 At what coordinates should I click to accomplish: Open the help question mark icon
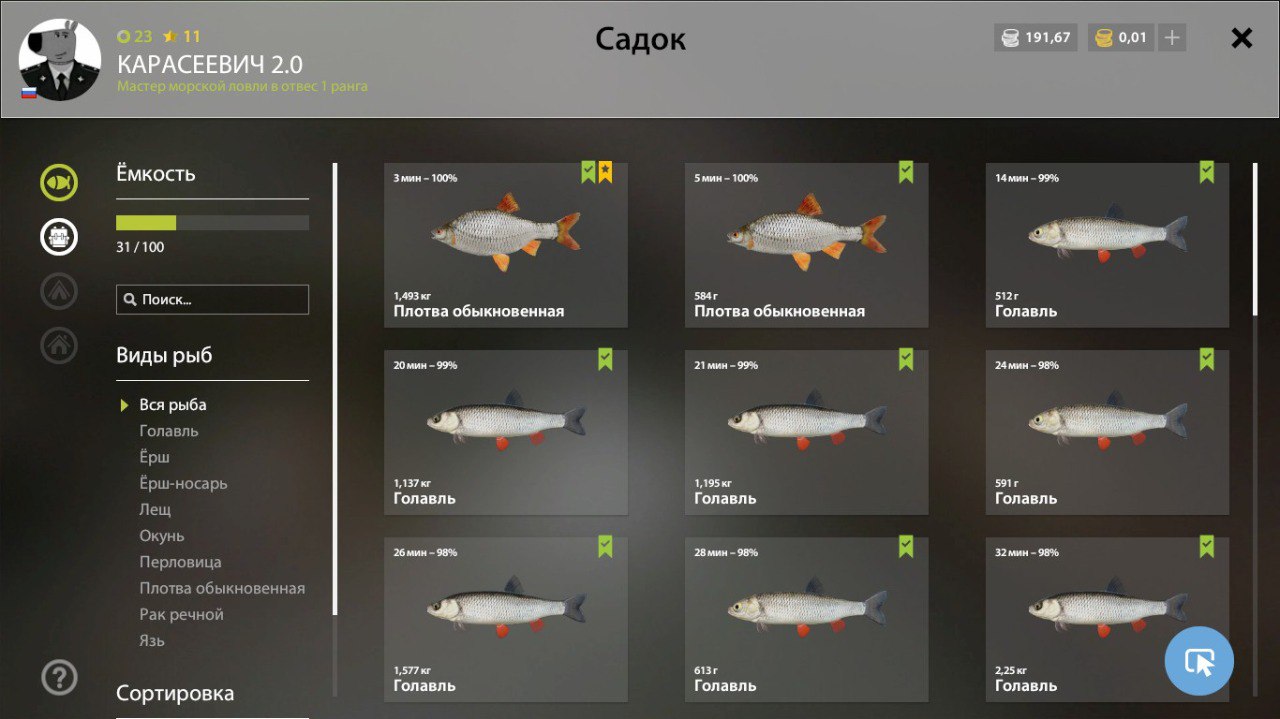pyautogui.click(x=59, y=678)
